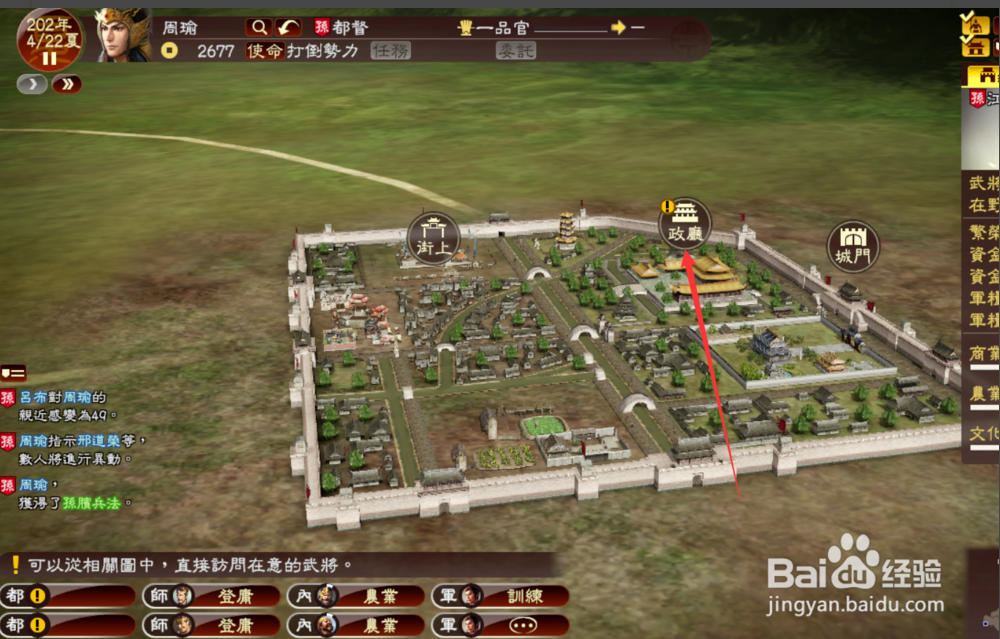Select the 使命 mission label
Screen dimensions: 1000x639
265,51
